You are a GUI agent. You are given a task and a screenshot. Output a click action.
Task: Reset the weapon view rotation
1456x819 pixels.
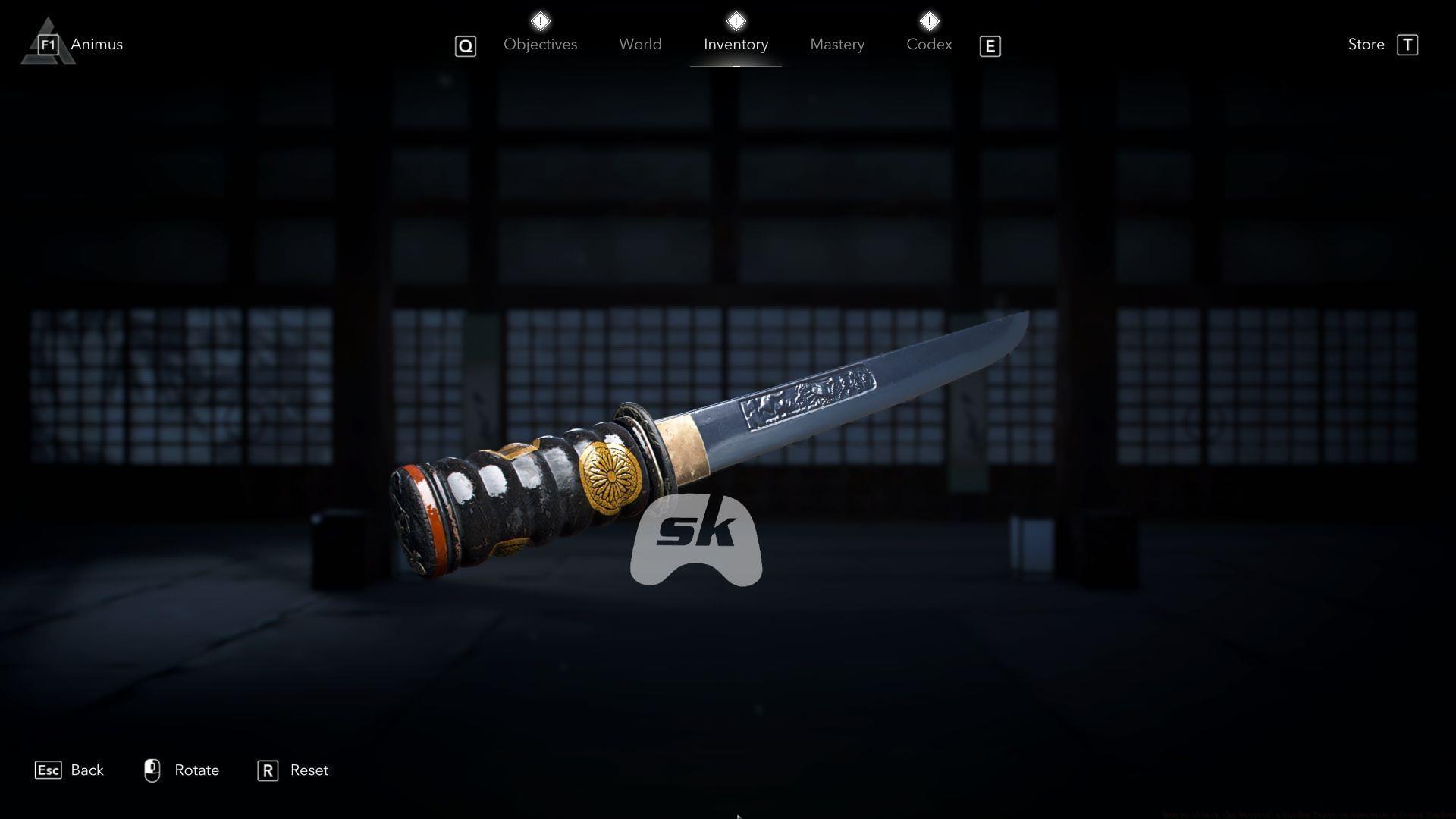click(308, 770)
